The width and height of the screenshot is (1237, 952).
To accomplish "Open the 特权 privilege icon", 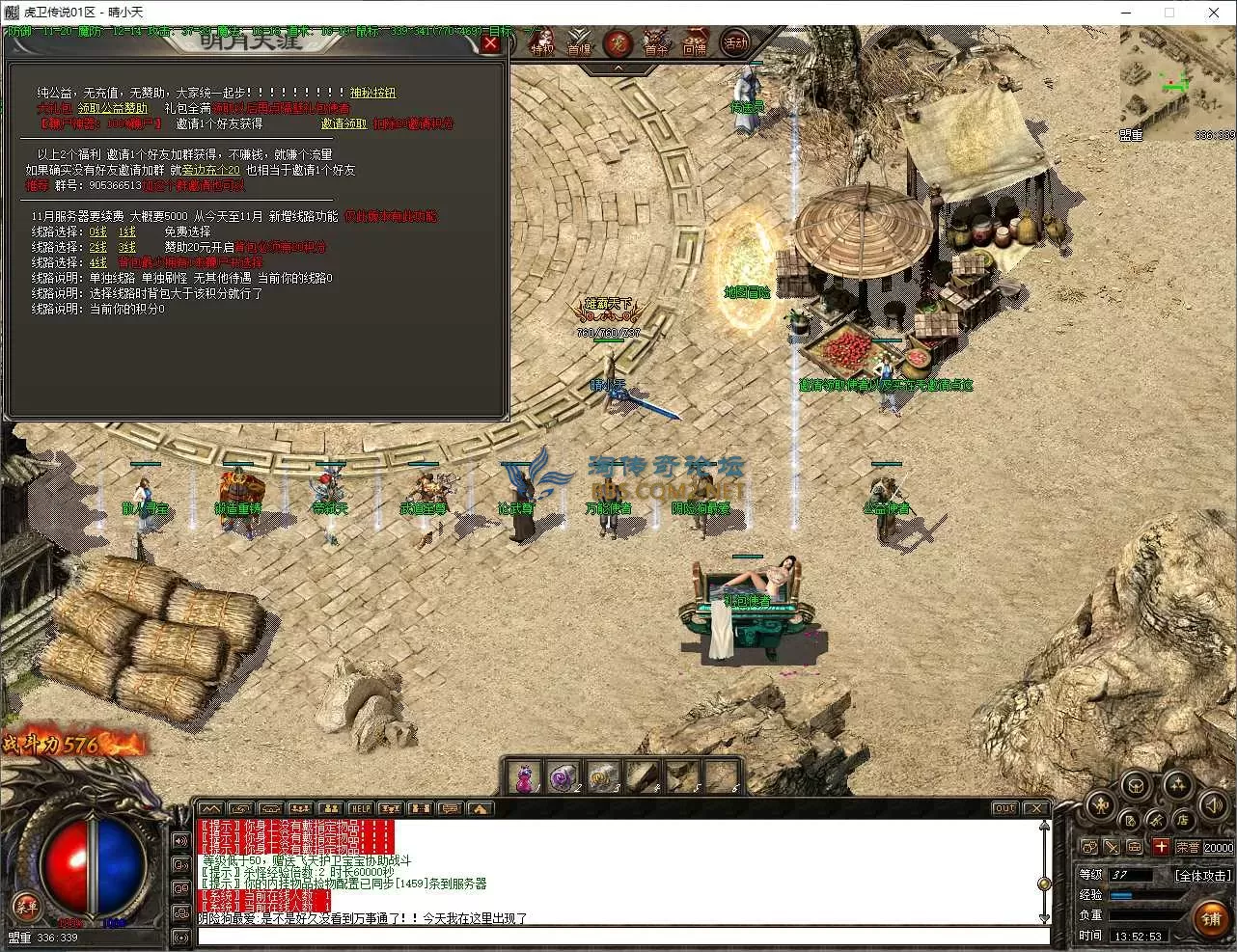I will pyautogui.click(x=542, y=44).
